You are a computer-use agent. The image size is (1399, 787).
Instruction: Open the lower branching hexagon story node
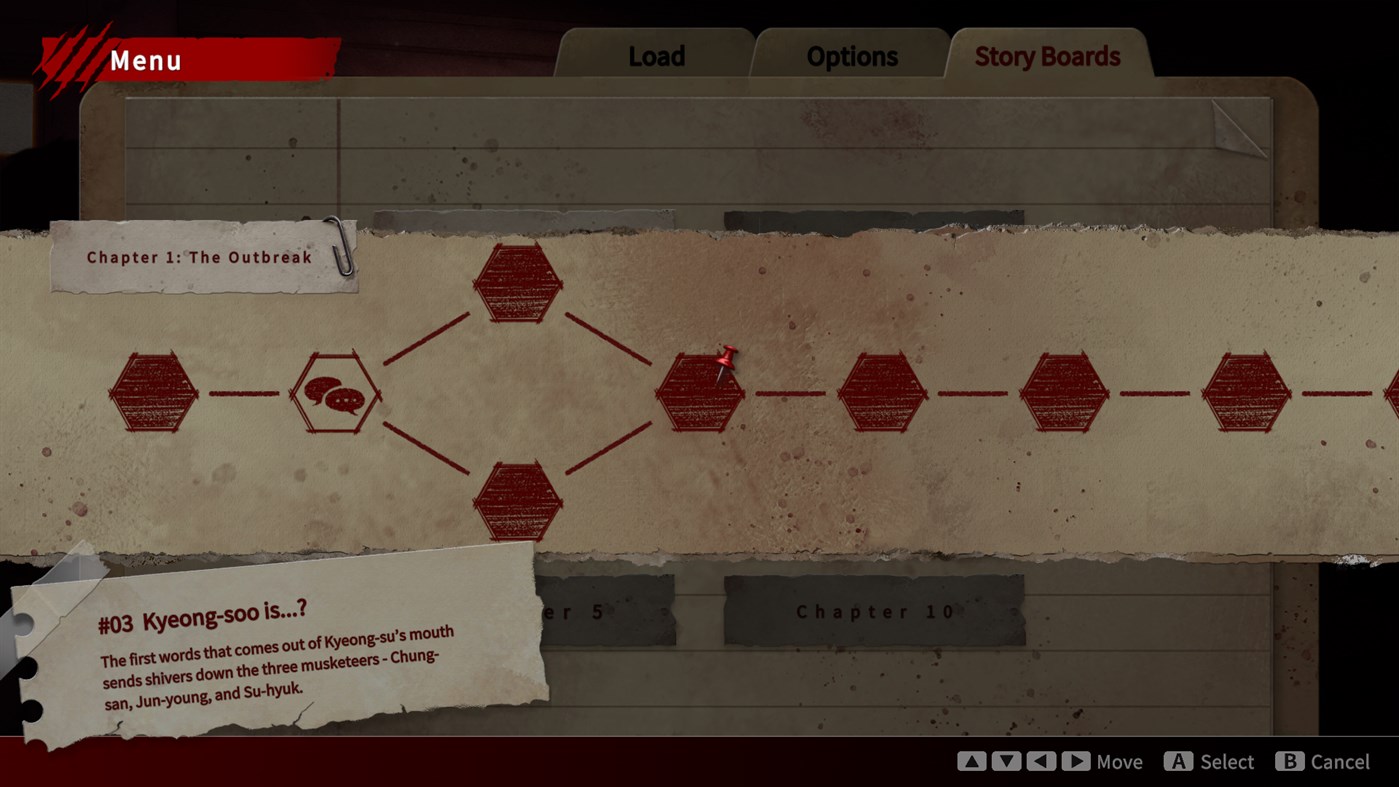coord(518,503)
